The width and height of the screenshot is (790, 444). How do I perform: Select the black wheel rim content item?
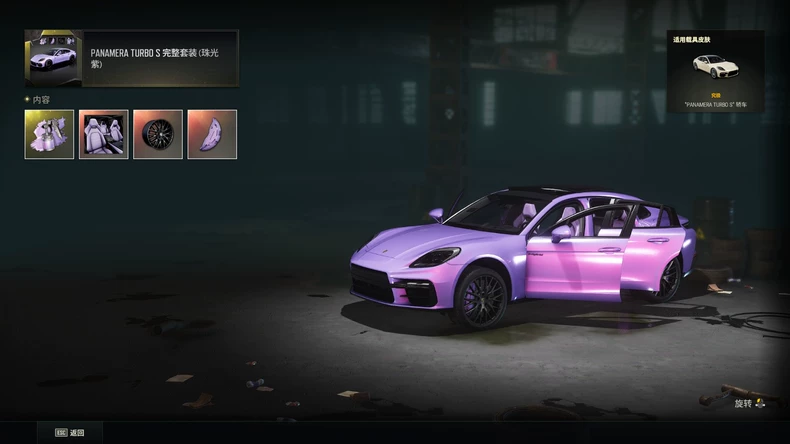pos(158,135)
